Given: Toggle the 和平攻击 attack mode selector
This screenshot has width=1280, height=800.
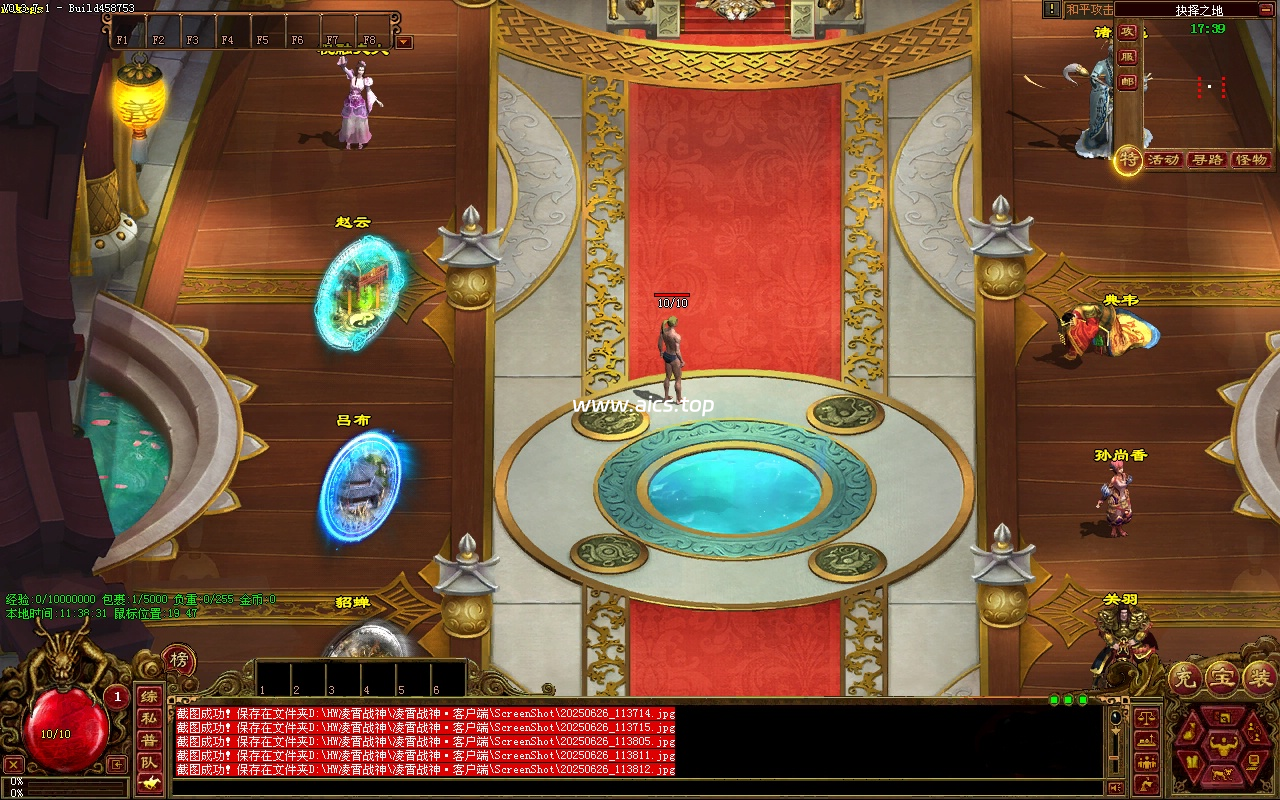Looking at the screenshot, I should click(x=1089, y=10).
